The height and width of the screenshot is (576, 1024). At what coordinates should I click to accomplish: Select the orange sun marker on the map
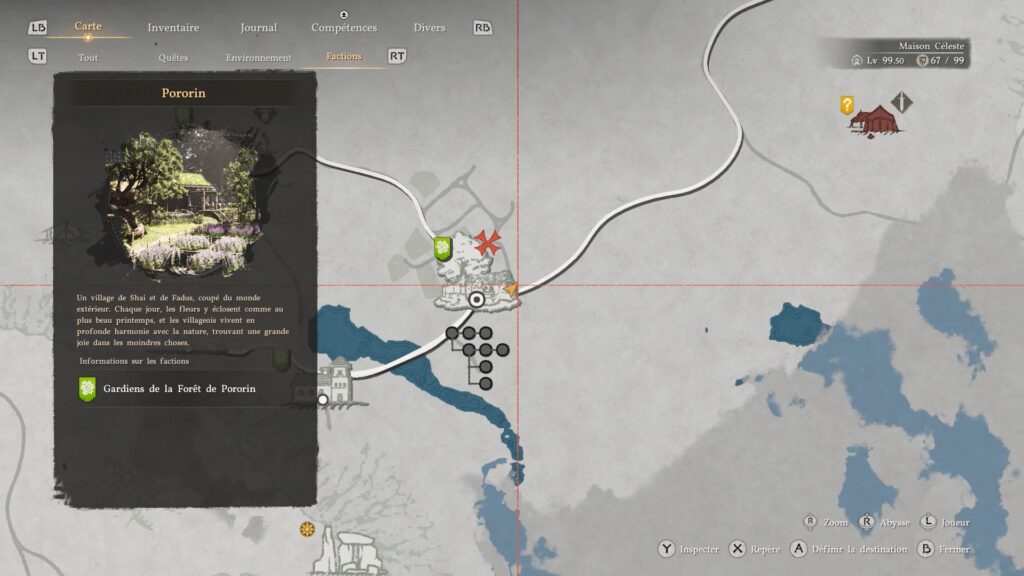coord(307,528)
